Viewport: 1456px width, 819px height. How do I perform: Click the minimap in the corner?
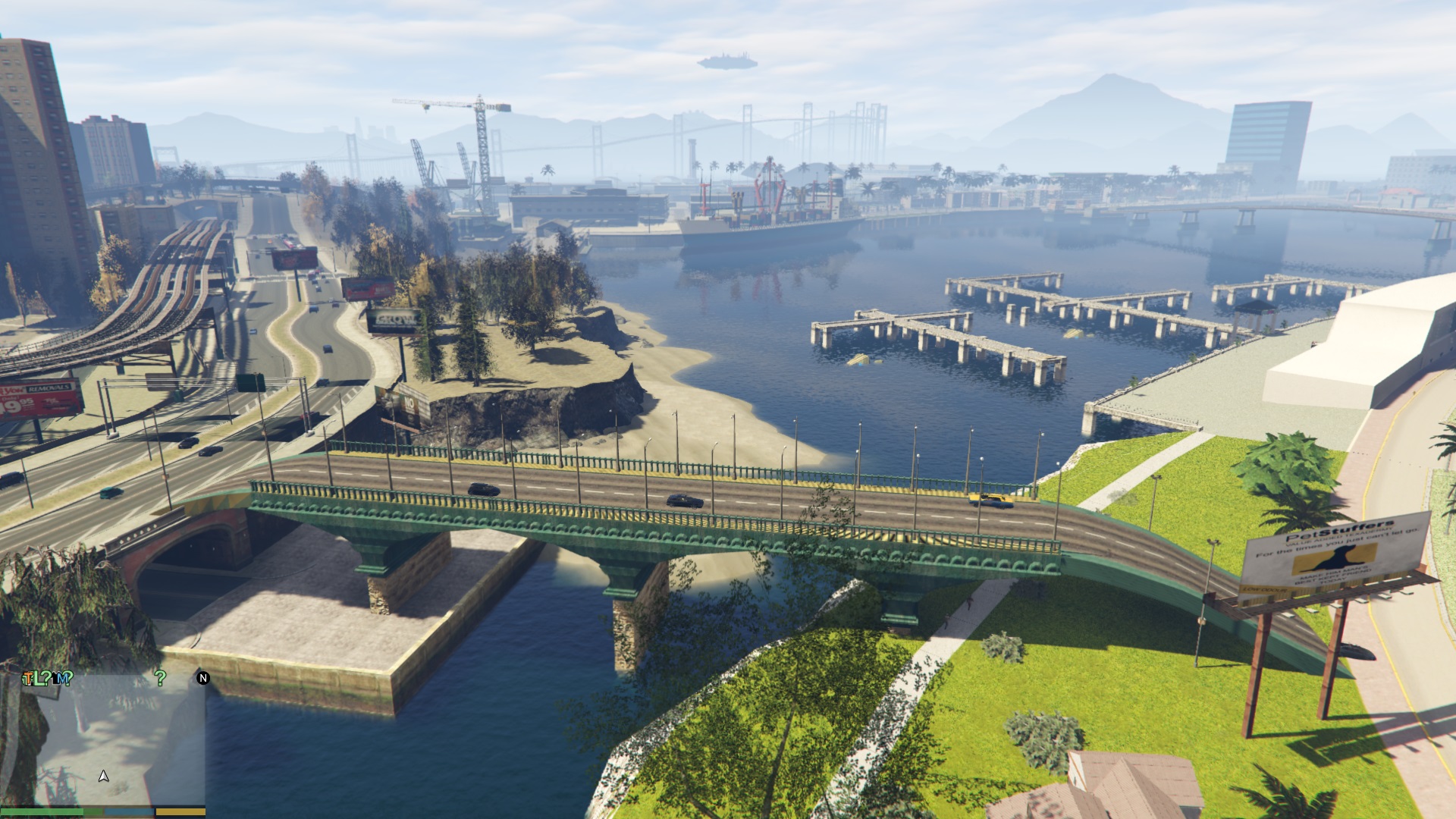click(x=114, y=739)
